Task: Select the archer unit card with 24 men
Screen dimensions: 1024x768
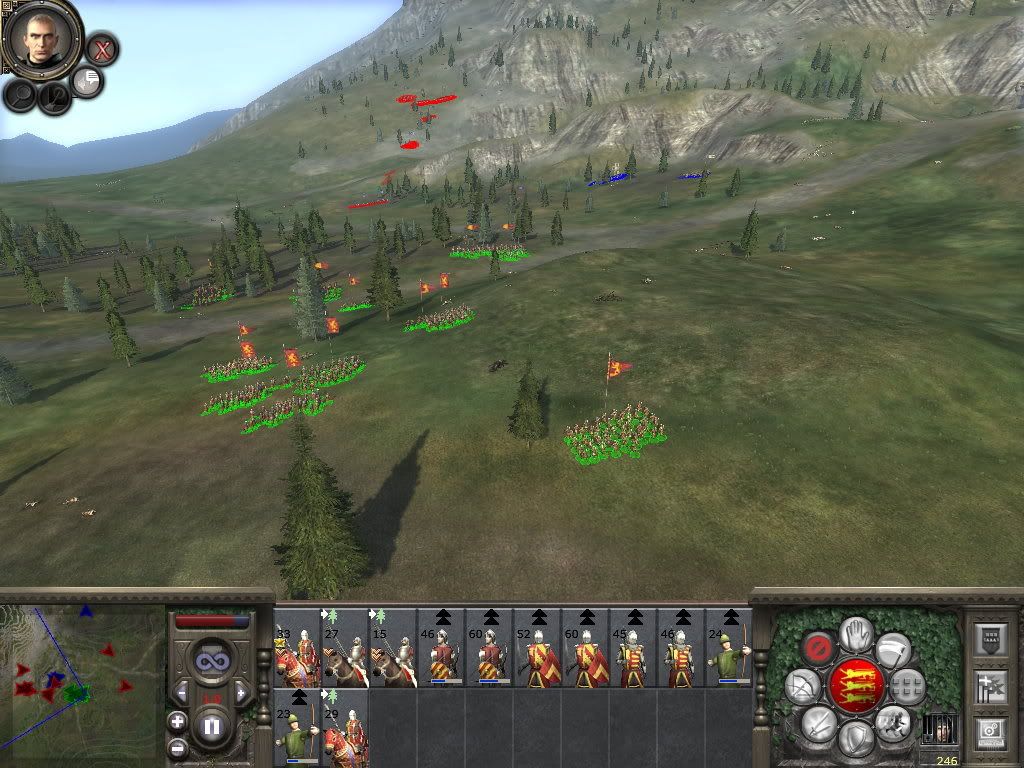Action: click(729, 648)
